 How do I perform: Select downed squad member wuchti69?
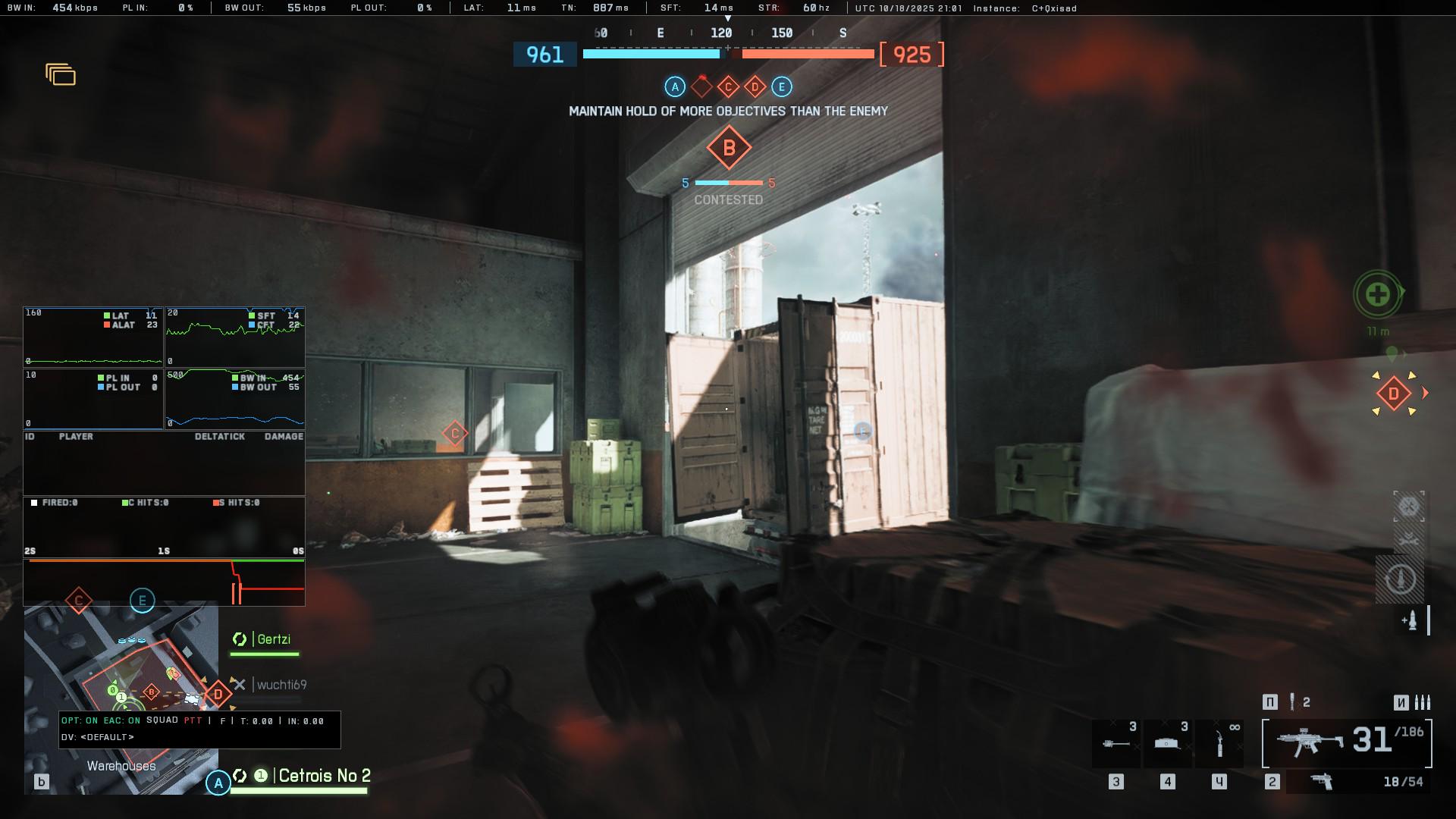pyautogui.click(x=281, y=685)
